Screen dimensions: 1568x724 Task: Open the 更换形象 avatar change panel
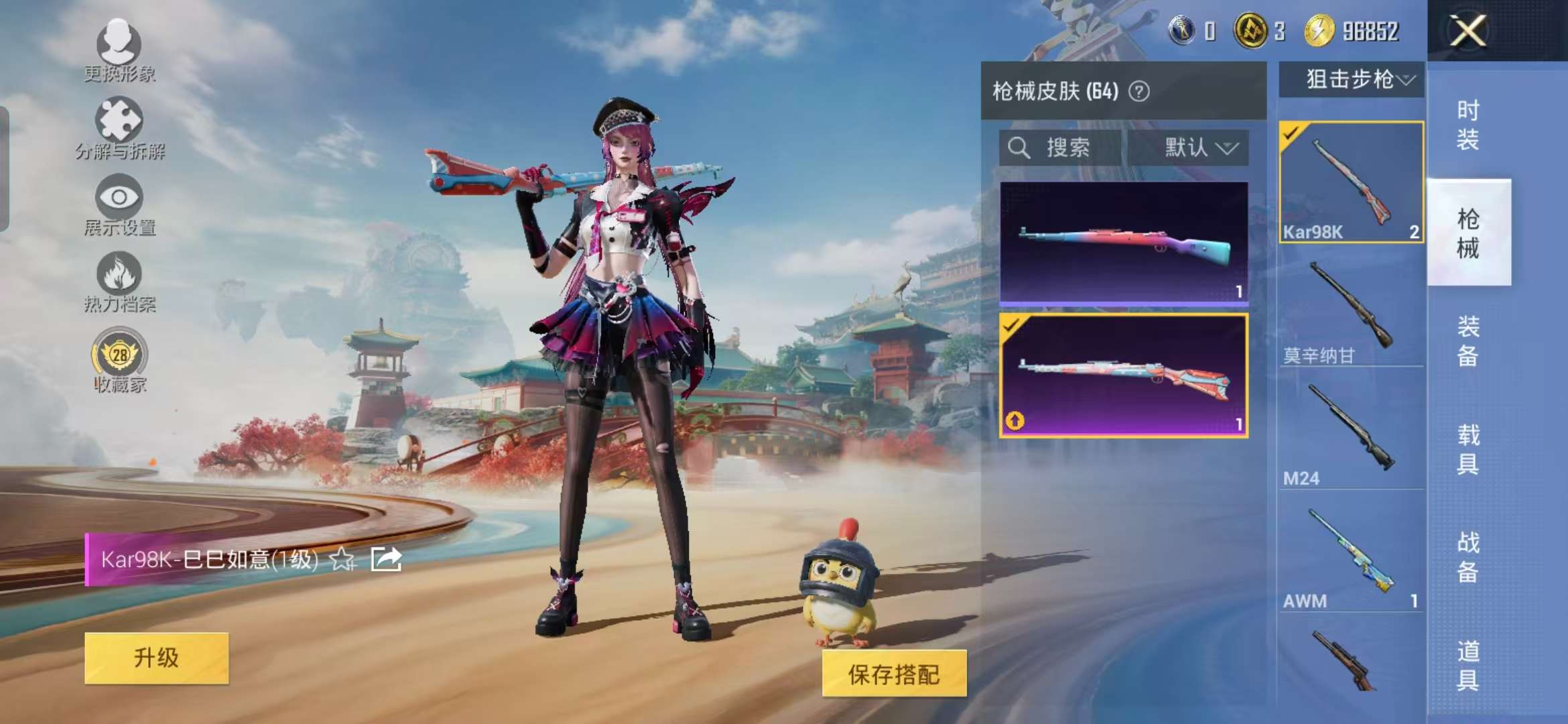click(x=119, y=47)
